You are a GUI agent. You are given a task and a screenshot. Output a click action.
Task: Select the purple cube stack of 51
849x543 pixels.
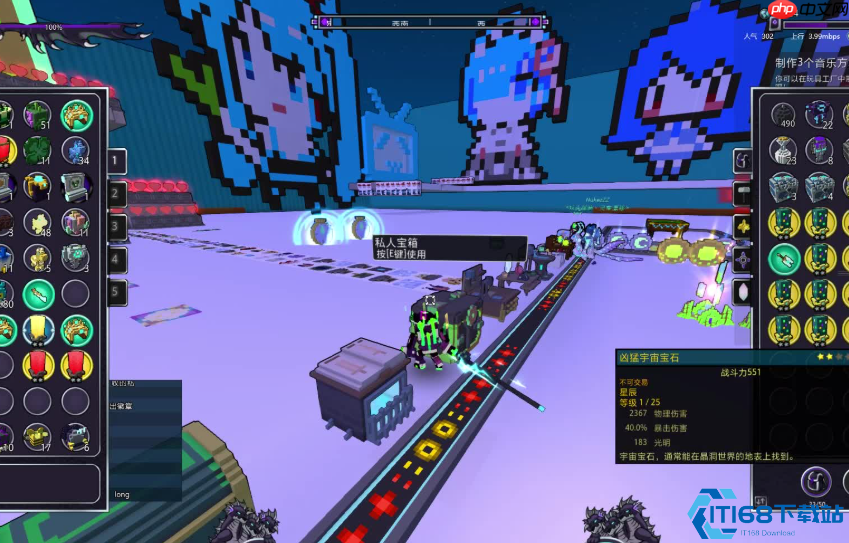click(x=39, y=115)
